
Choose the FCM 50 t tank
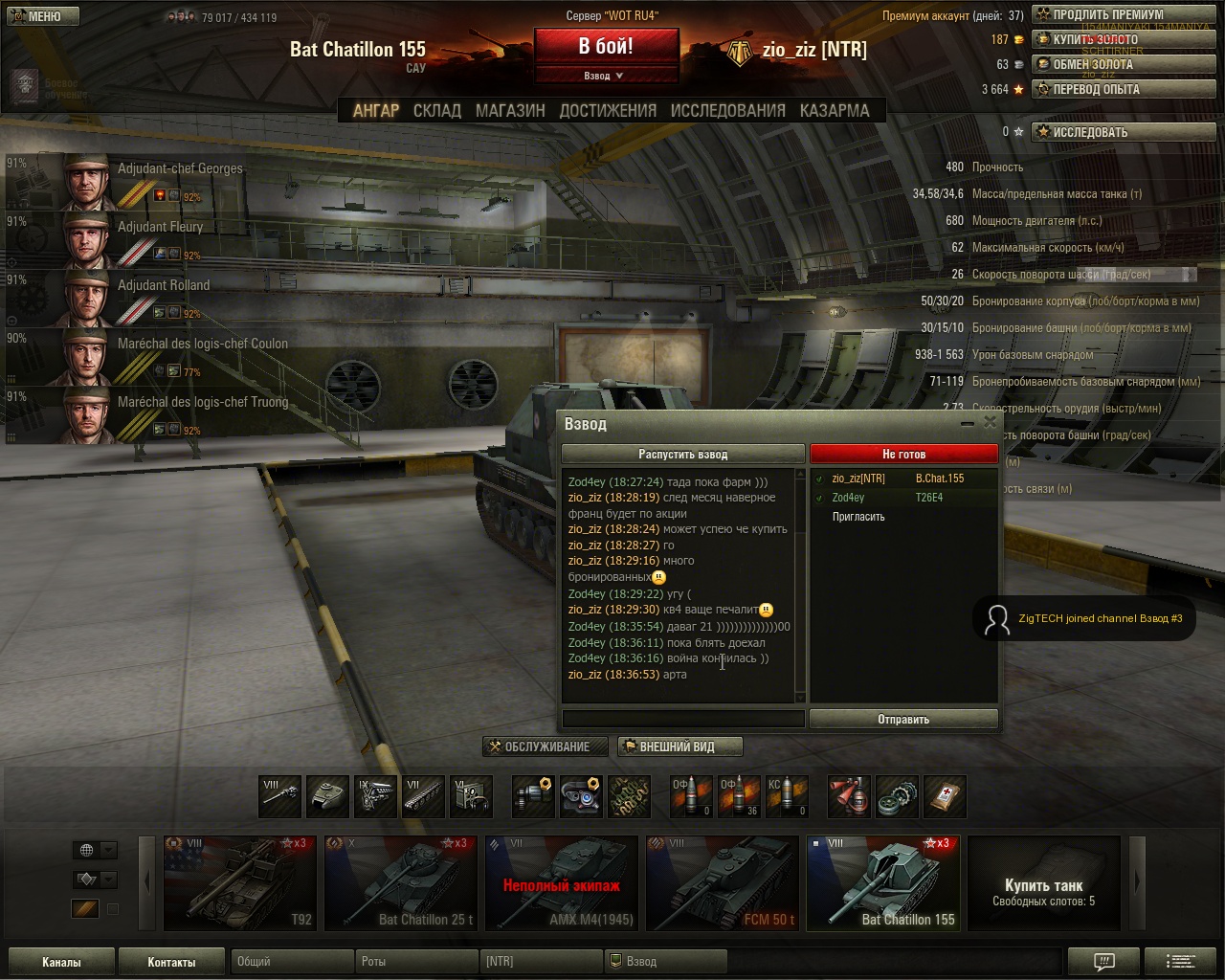(723, 883)
